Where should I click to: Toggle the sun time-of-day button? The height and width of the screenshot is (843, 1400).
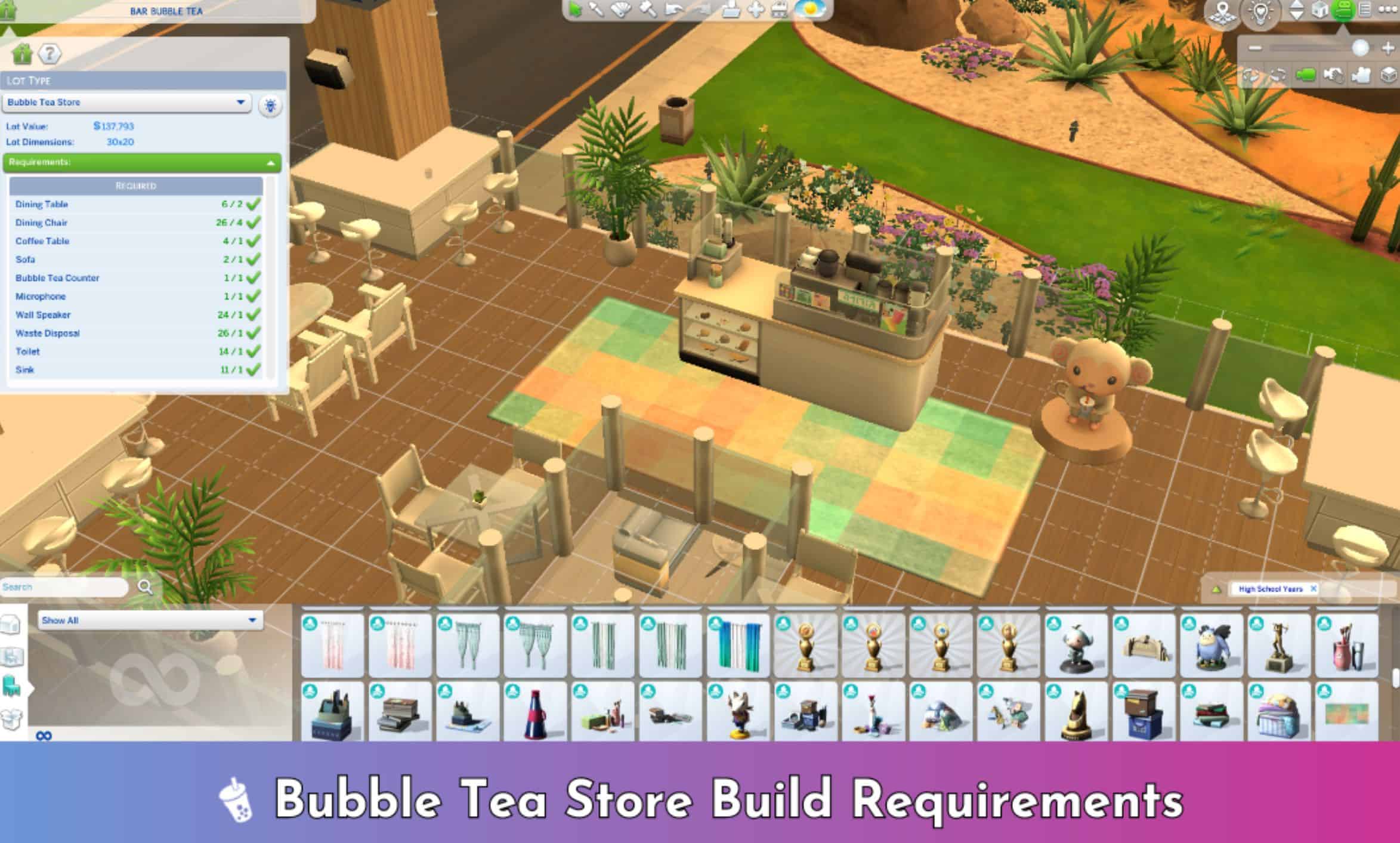coord(810,10)
